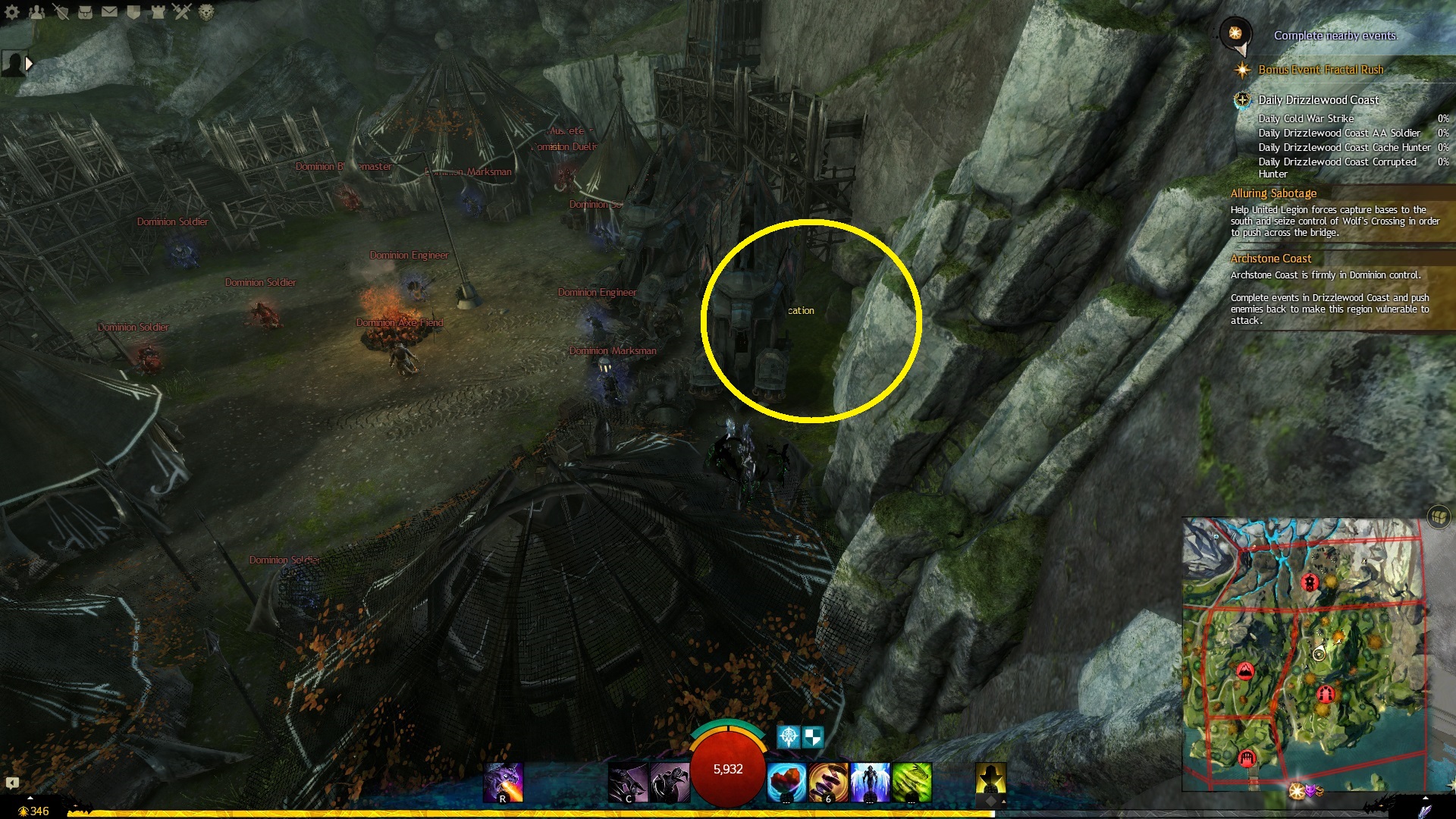The height and width of the screenshot is (819, 1456).
Task: Click the Bonus Event Fractal Rush entry
Action: [1320, 70]
